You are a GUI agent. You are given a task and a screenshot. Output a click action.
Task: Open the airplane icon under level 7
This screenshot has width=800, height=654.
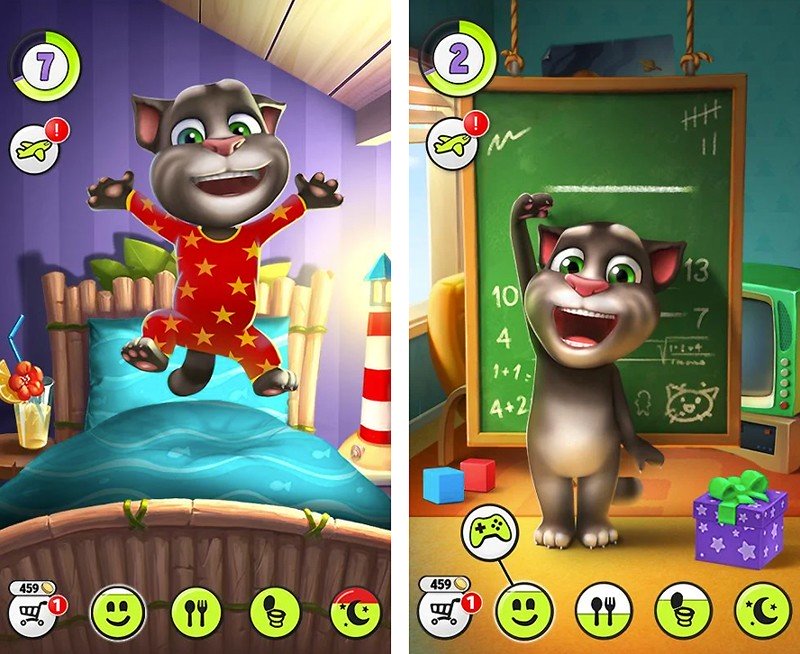tap(33, 150)
